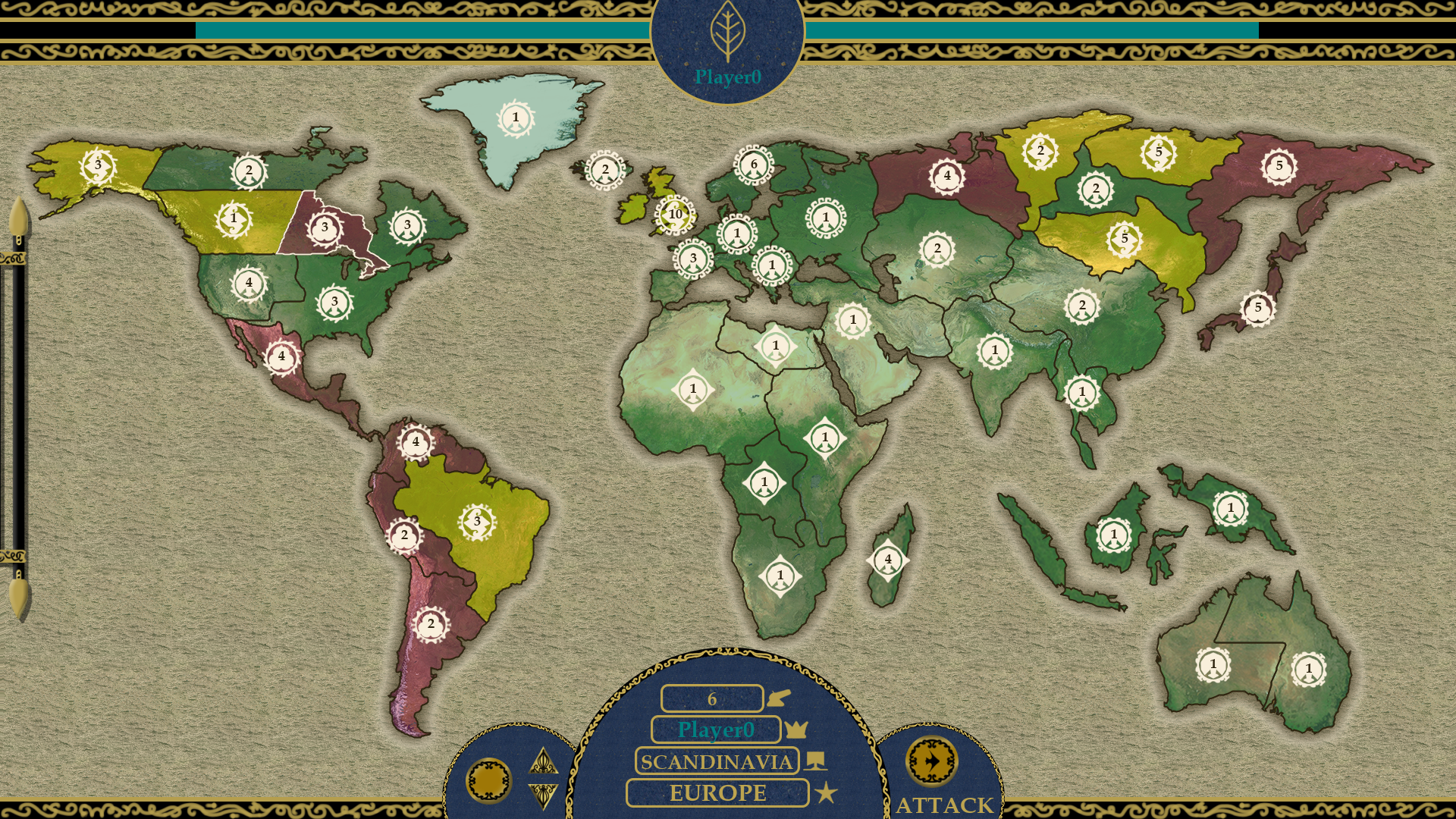Image resolution: width=1456 pixels, height=819 pixels.
Task: Unroll the scroll panel at the screen edge
Action: tap(18, 409)
